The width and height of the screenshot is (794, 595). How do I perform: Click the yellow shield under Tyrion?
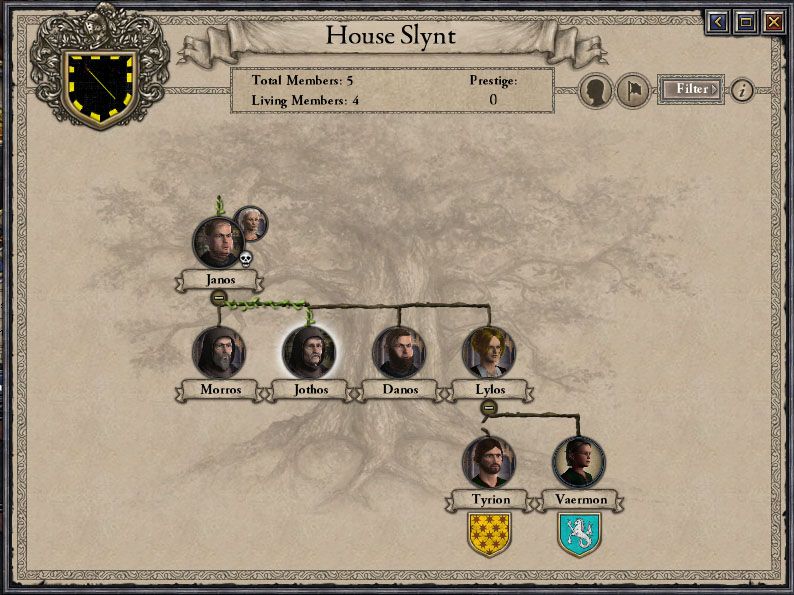[489, 534]
